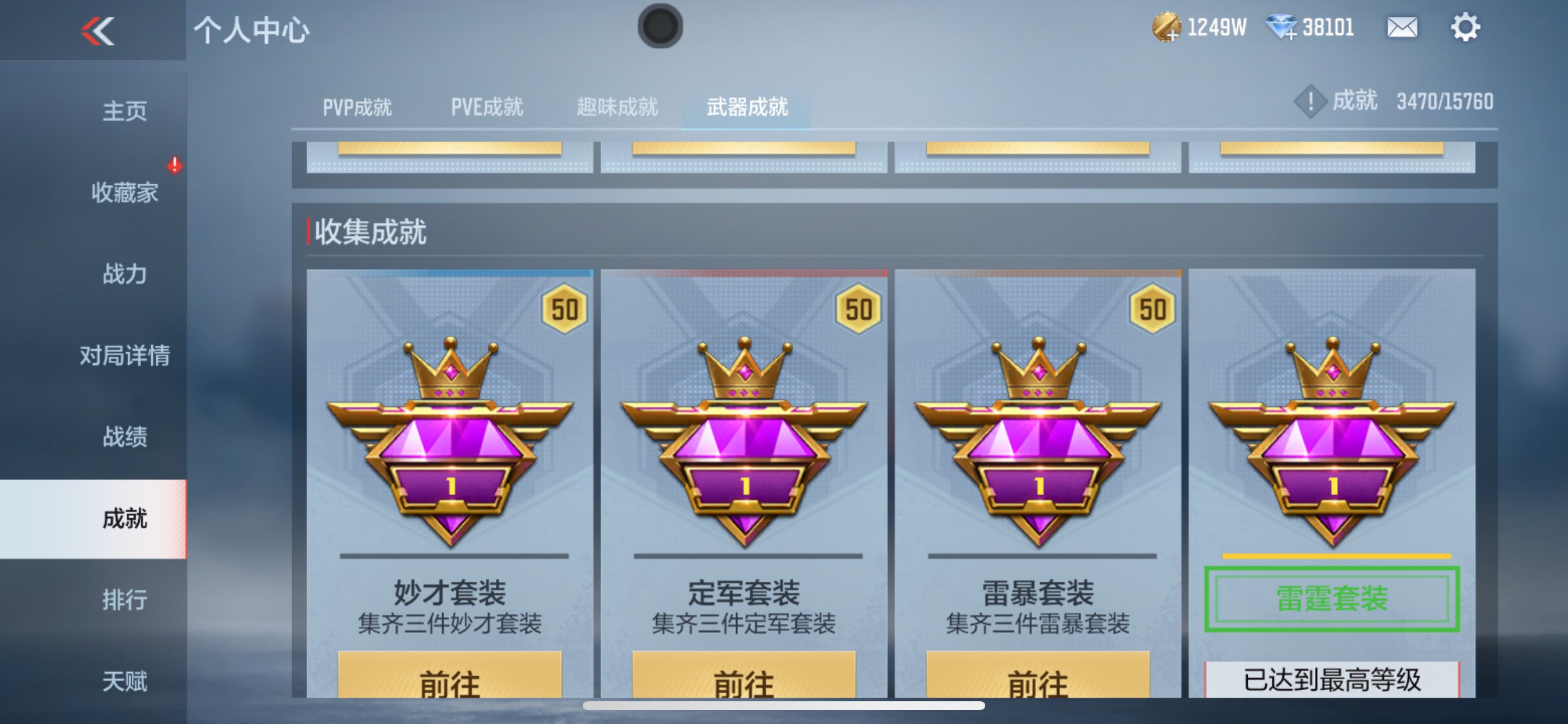Toggle to the 战力 sidebar section

pyautogui.click(x=125, y=275)
